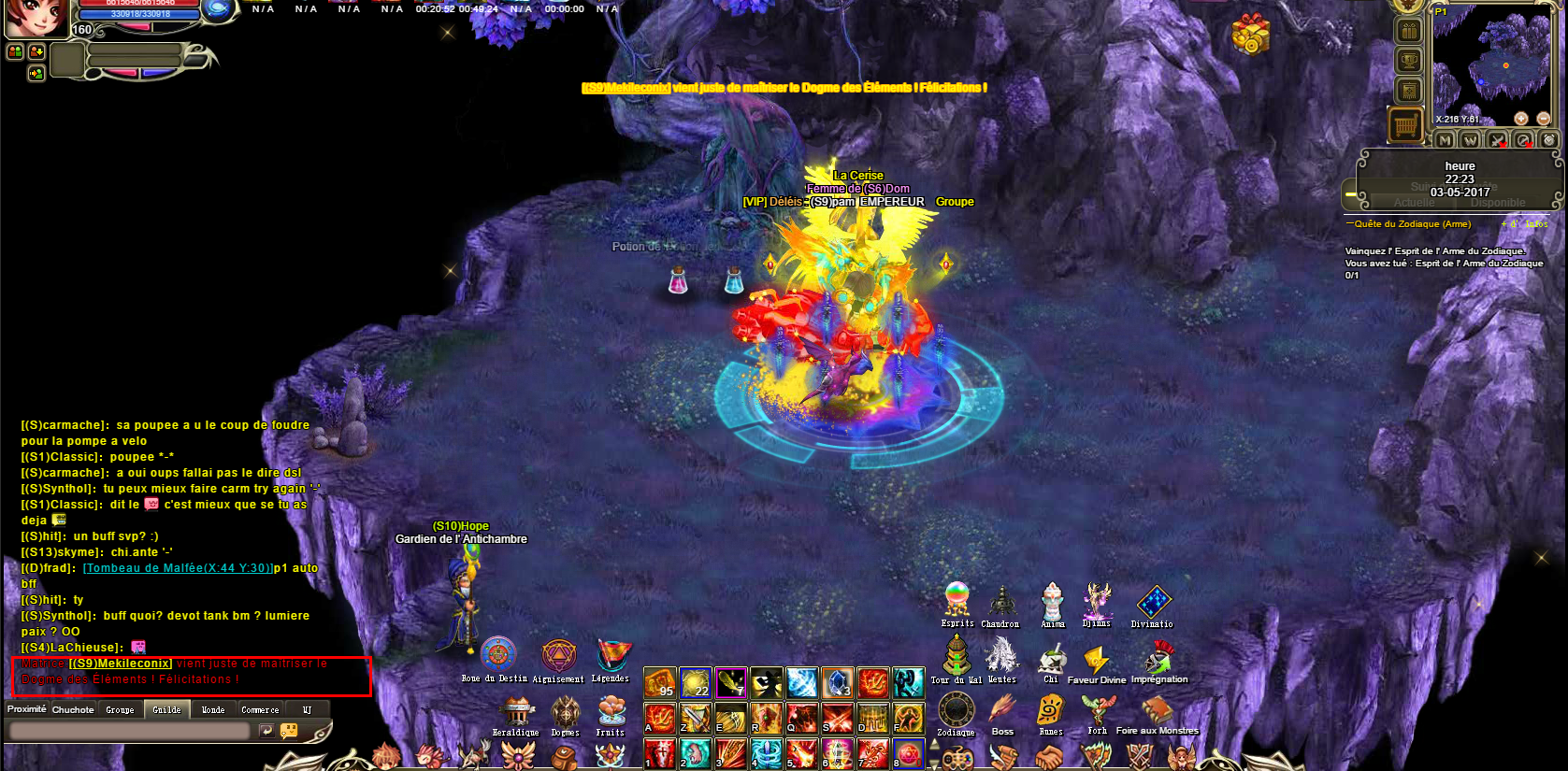
Task: Open the Zodiaque menu
Action: coord(956,710)
